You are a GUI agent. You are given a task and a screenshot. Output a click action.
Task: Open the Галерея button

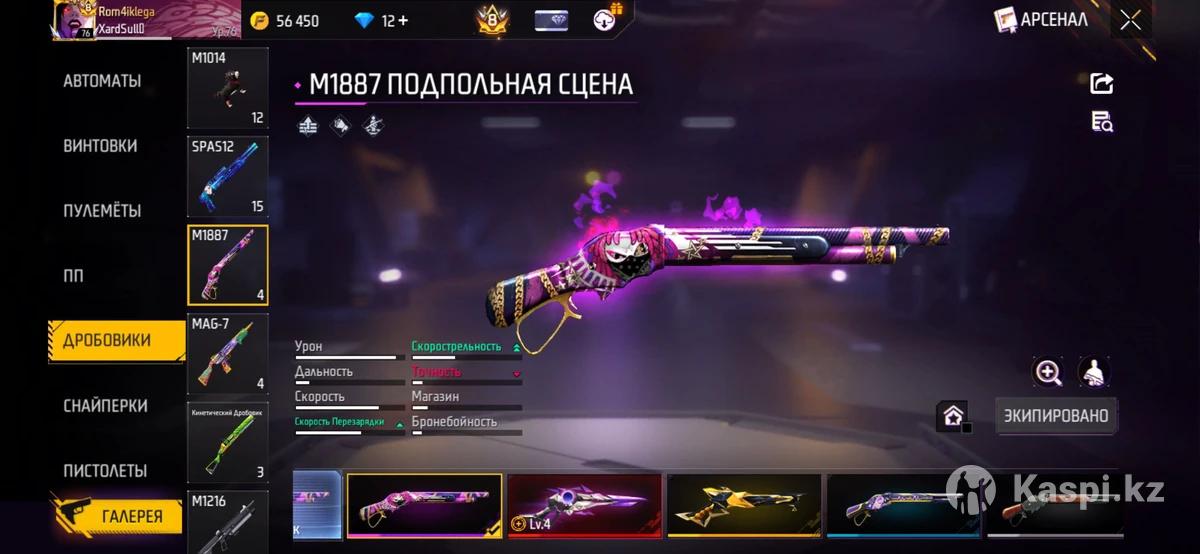[x=118, y=516]
